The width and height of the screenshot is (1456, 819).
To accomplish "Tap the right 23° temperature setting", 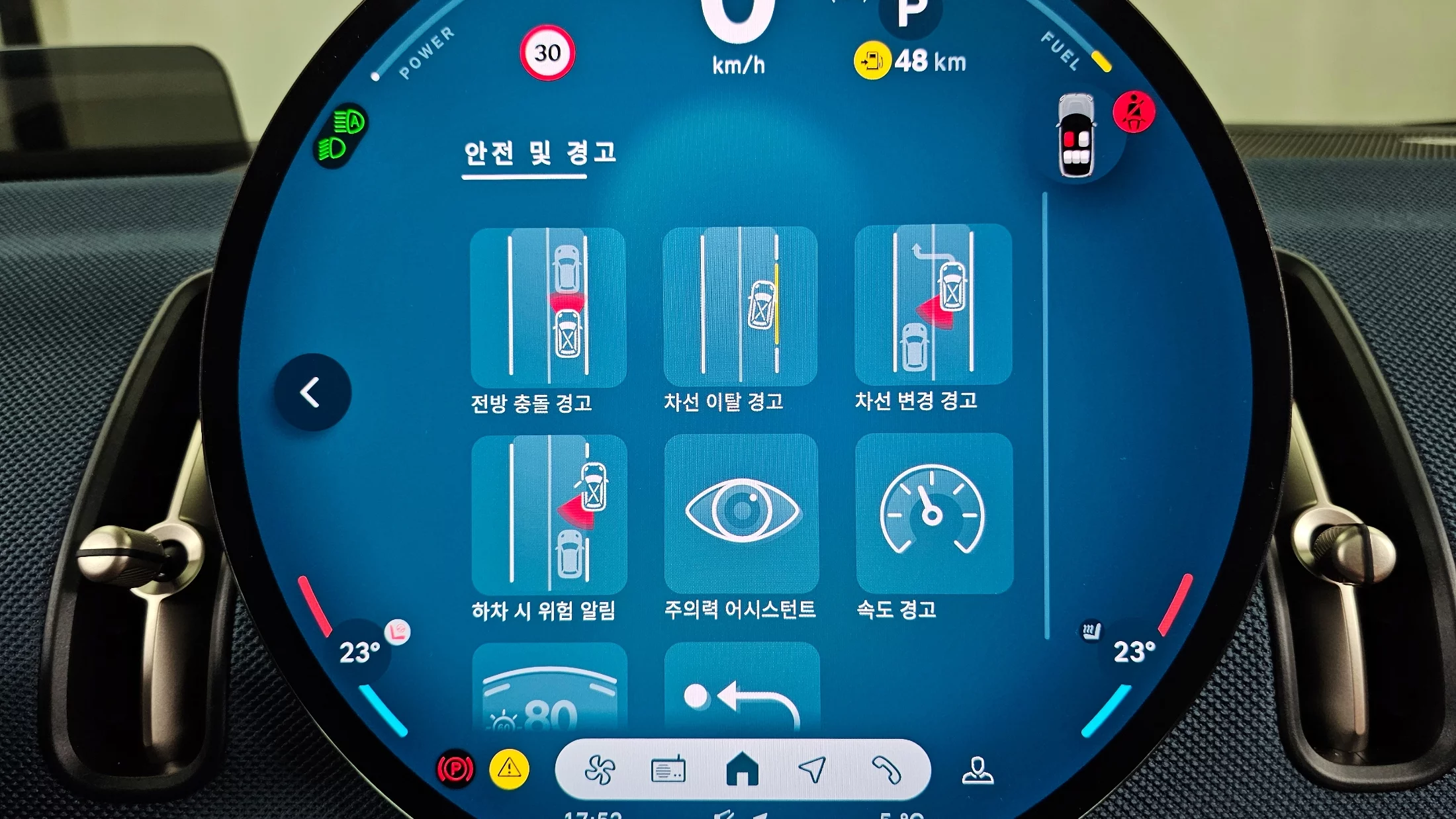I will point(1134,652).
